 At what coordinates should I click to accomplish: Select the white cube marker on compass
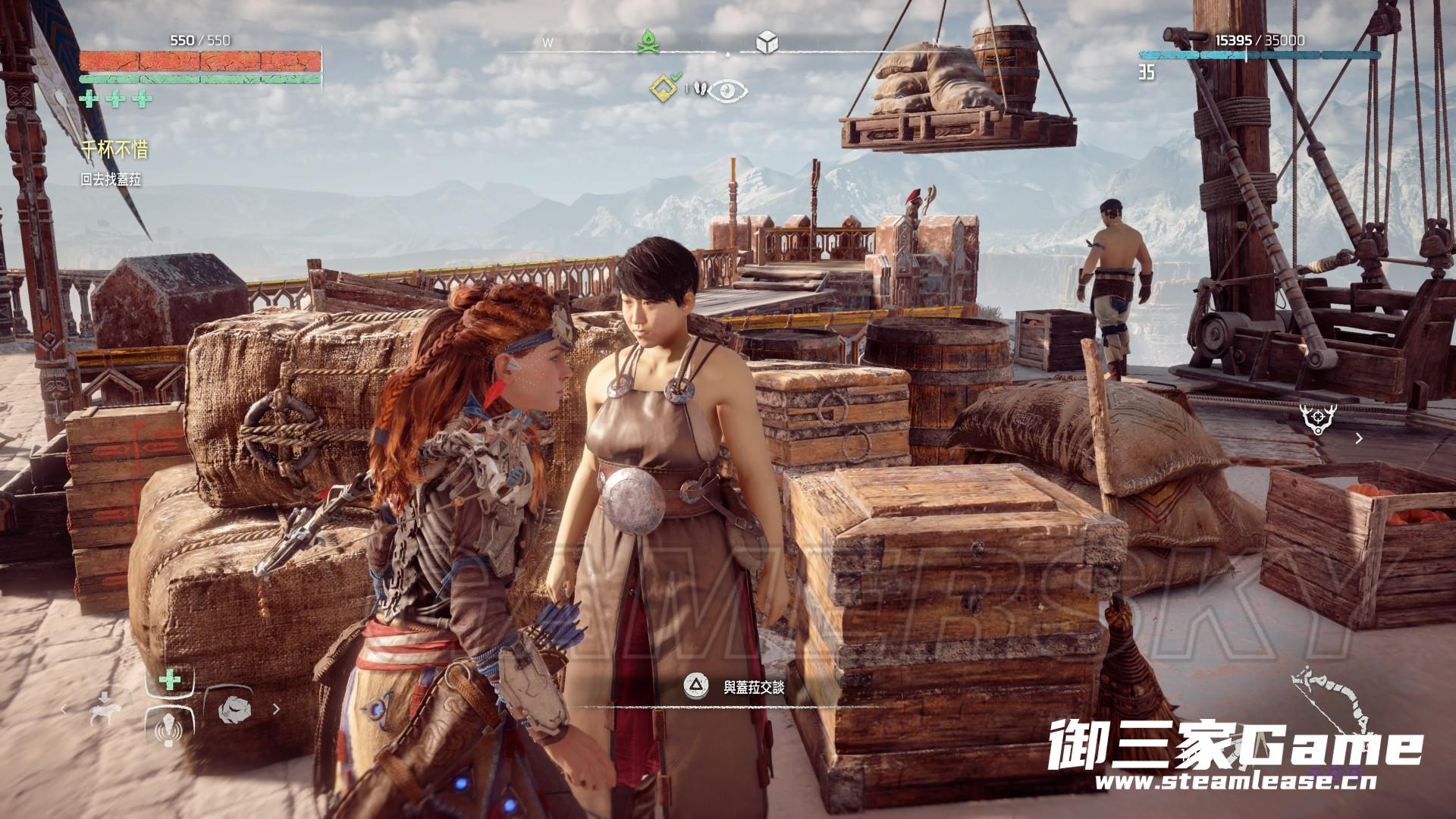coord(767,43)
